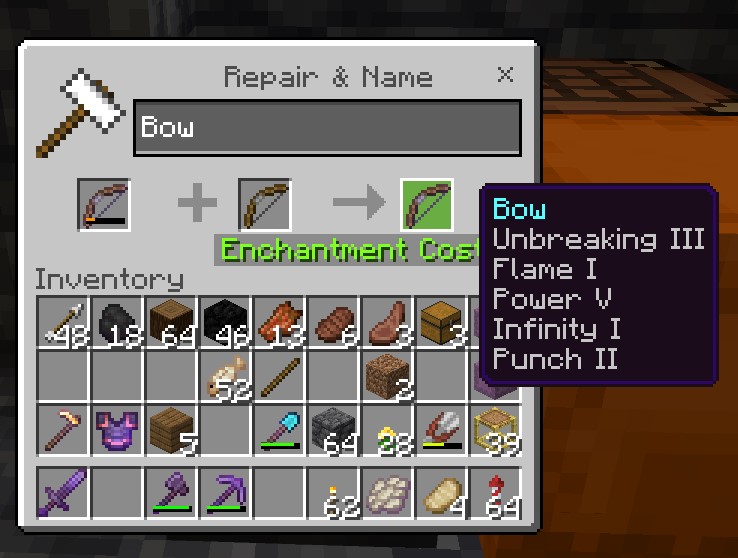738x558 pixels.
Task: Select the chest stack in inventory
Action: 441,322
